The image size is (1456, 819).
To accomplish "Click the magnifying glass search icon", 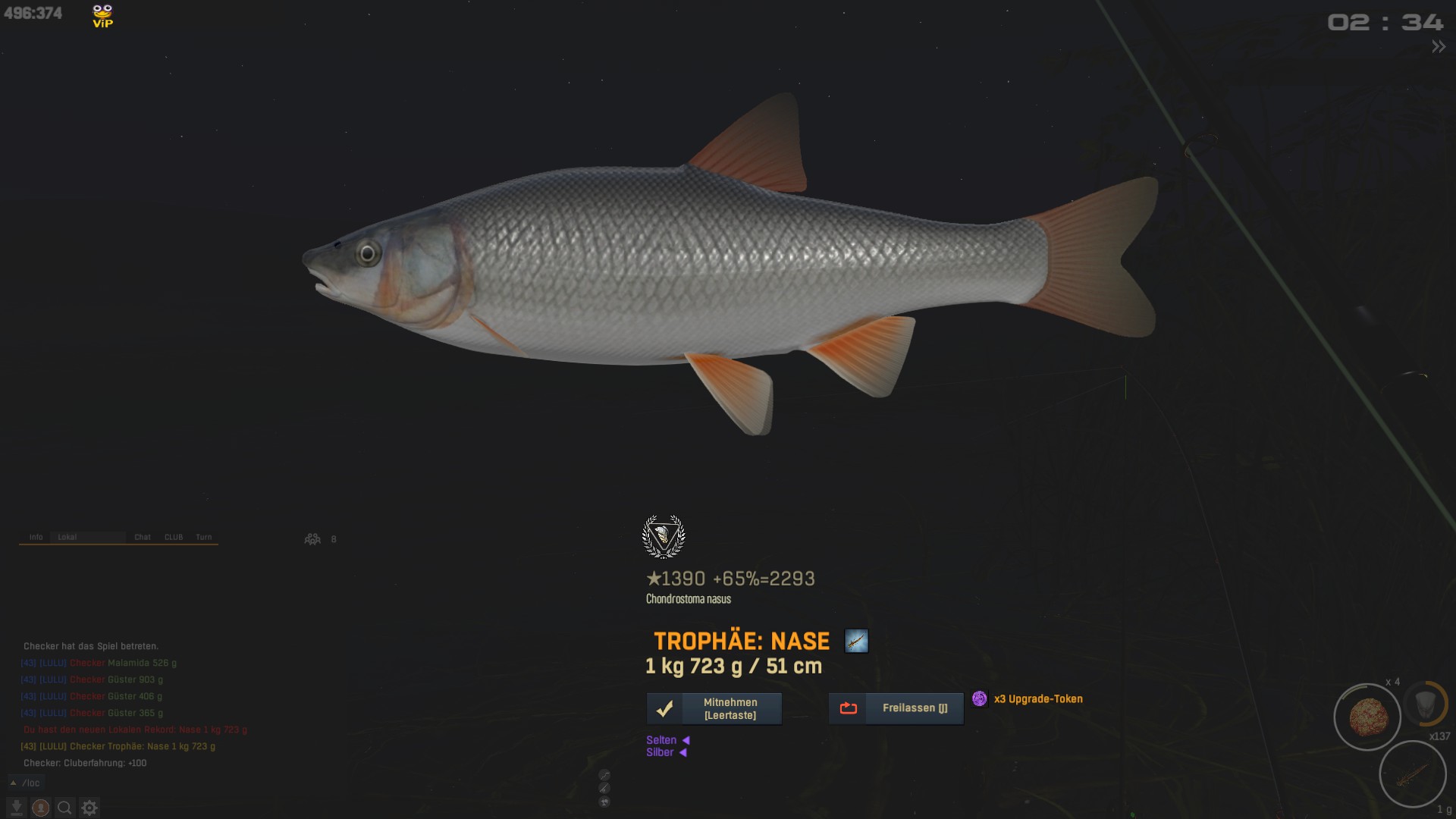I will (x=65, y=808).
